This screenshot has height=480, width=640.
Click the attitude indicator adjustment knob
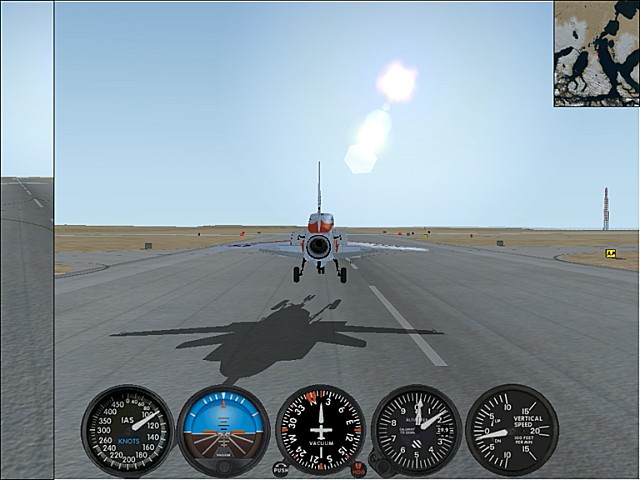[x=223, y=466]
